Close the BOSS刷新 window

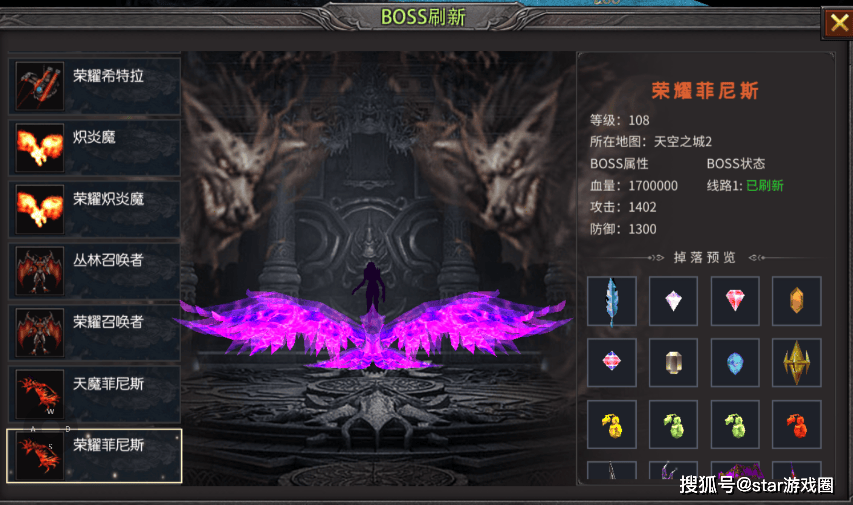[x=835, y=23]
